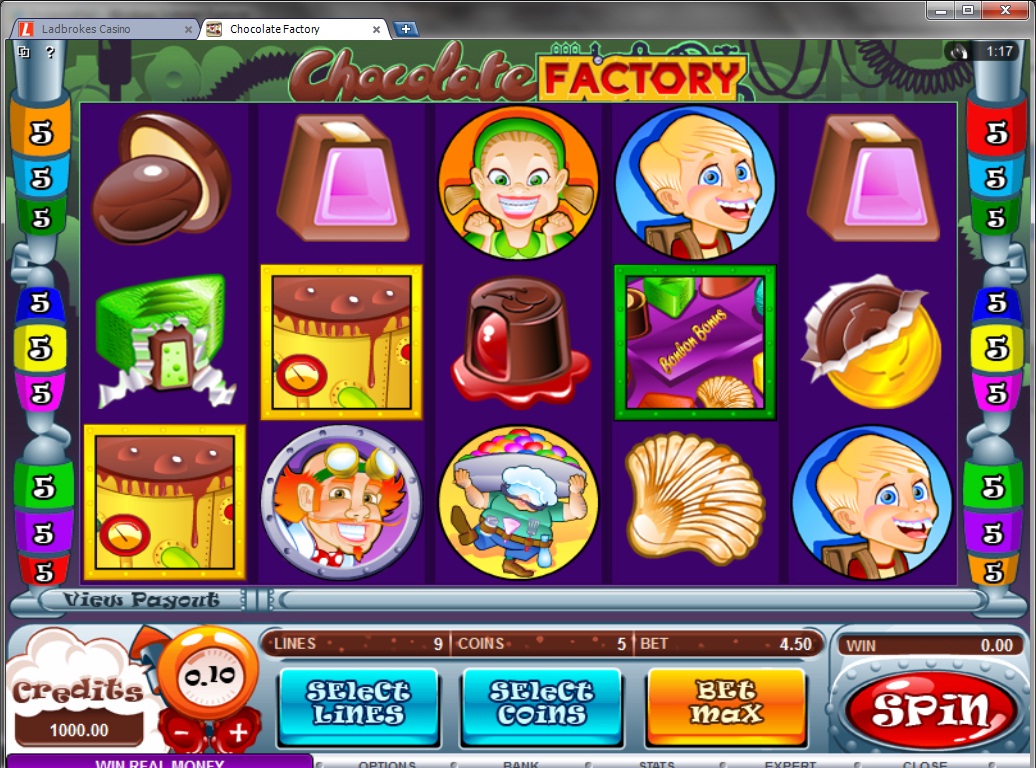This screenshot has height=768, width=1036.
Task: Activate the Bet Max button
Action: [x=726, y=702]
